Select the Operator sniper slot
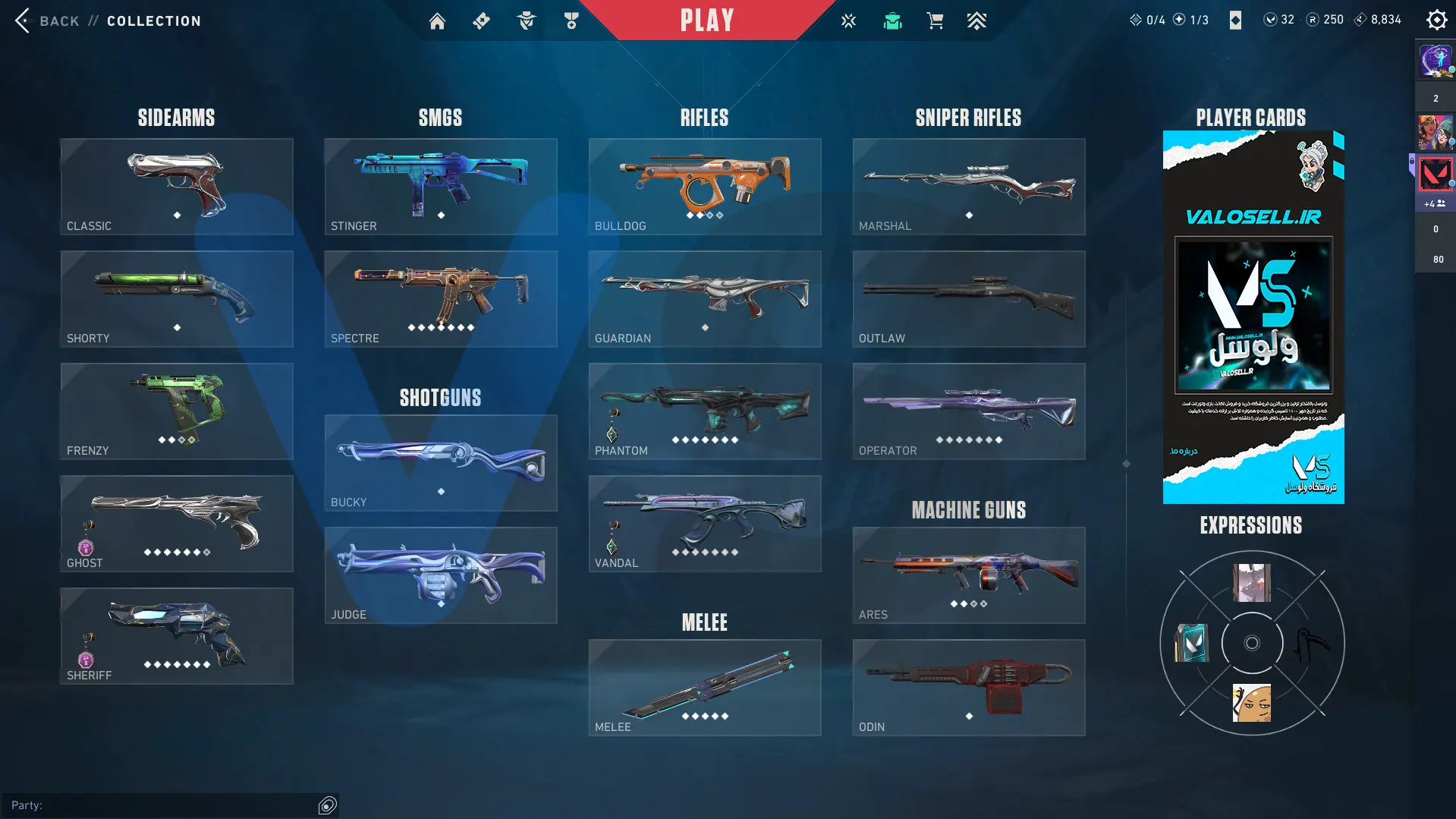This screenshot has width=1456, height=819. [x=969, y=411]
